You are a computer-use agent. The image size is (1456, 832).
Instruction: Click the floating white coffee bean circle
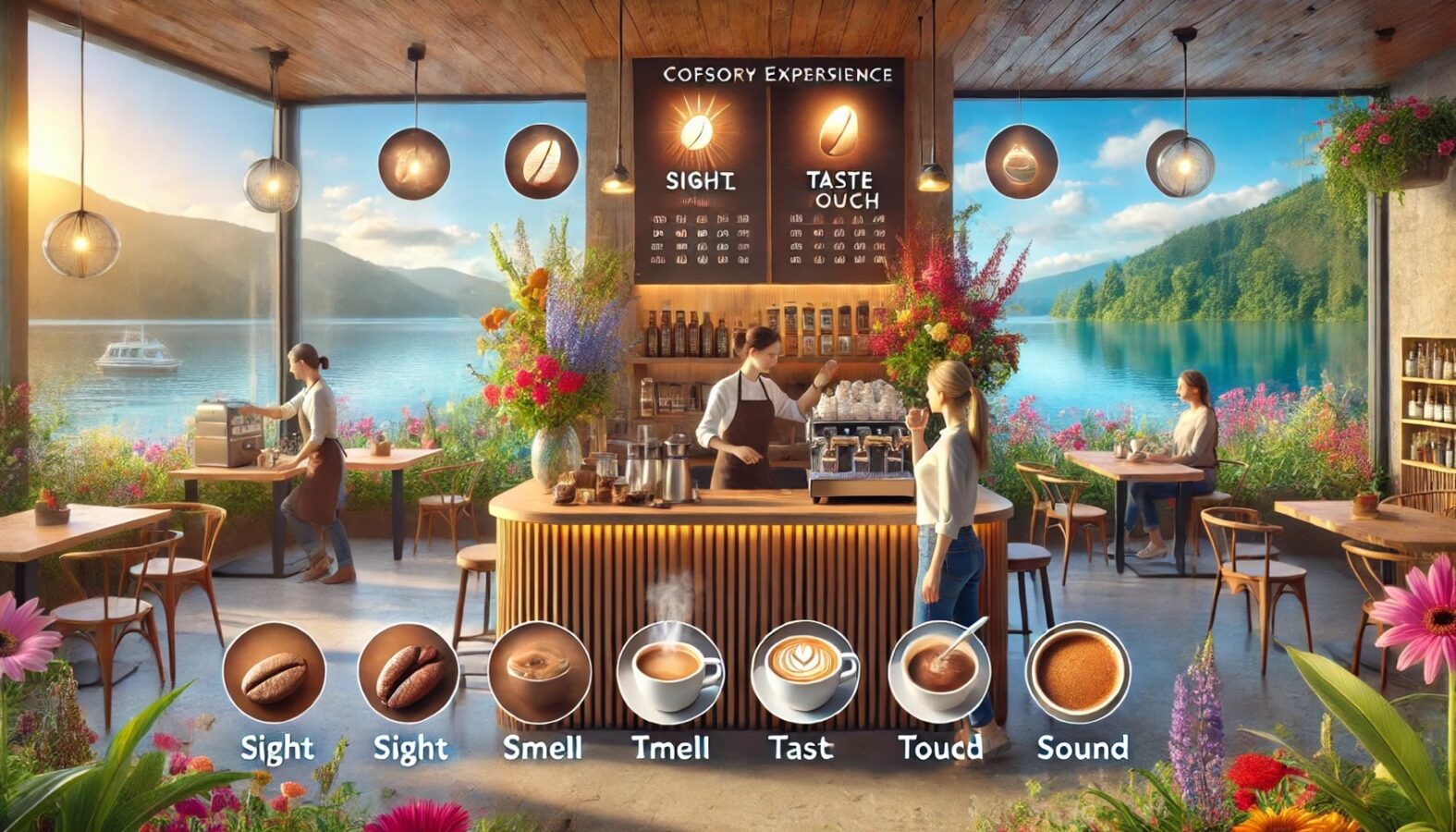click(541, 162)
